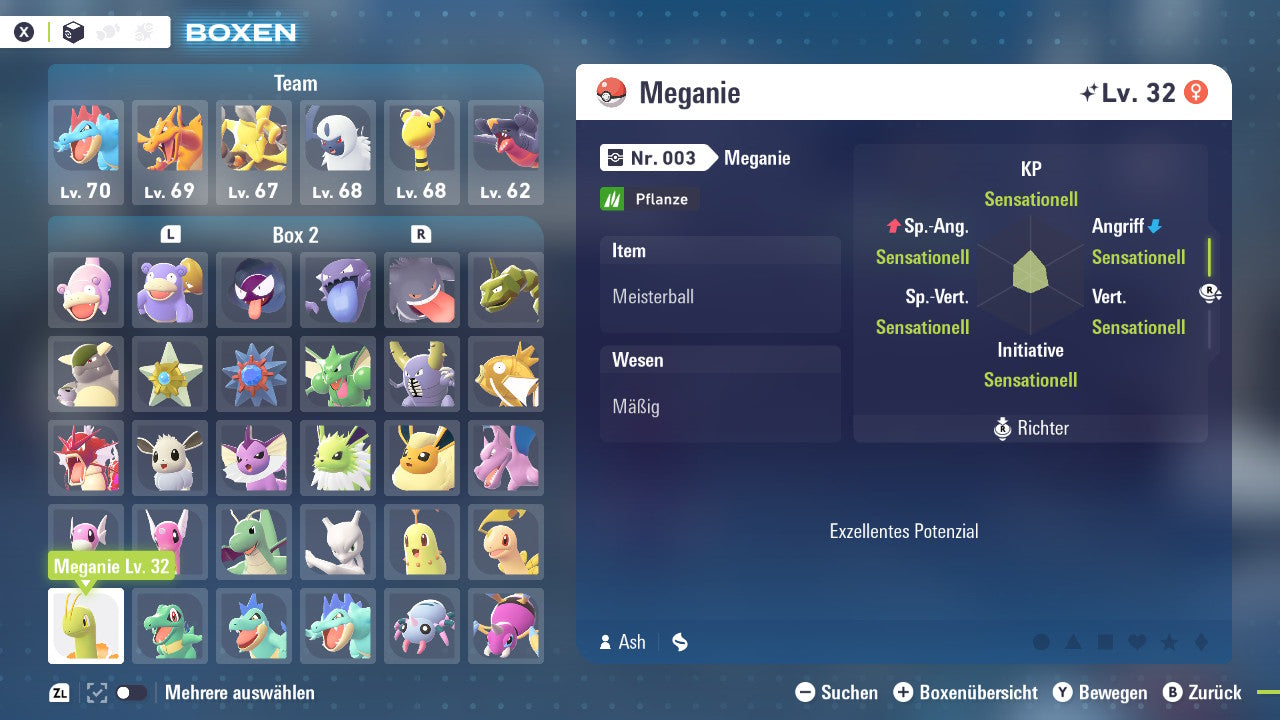Select the Mewtwo thumbnail in Box 2

337,542
